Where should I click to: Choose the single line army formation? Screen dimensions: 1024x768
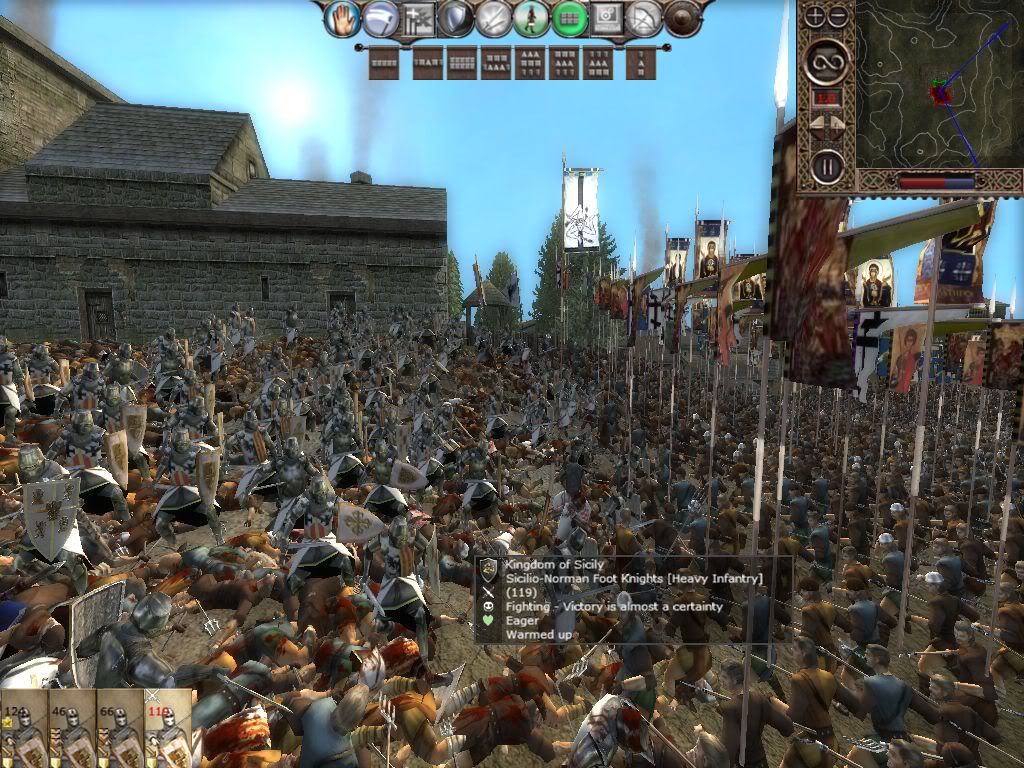383,63
